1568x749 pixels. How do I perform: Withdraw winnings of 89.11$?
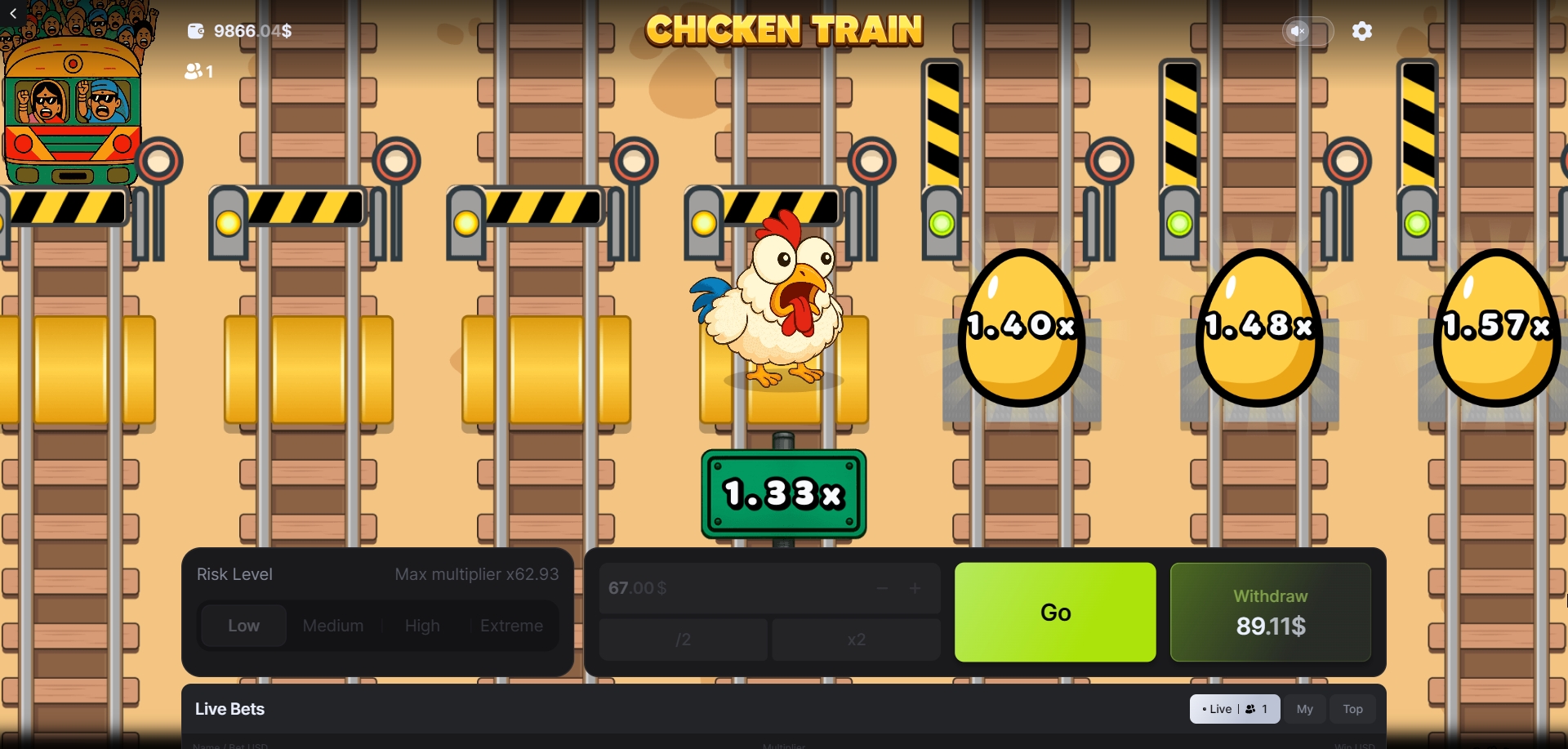point(1270,612)
